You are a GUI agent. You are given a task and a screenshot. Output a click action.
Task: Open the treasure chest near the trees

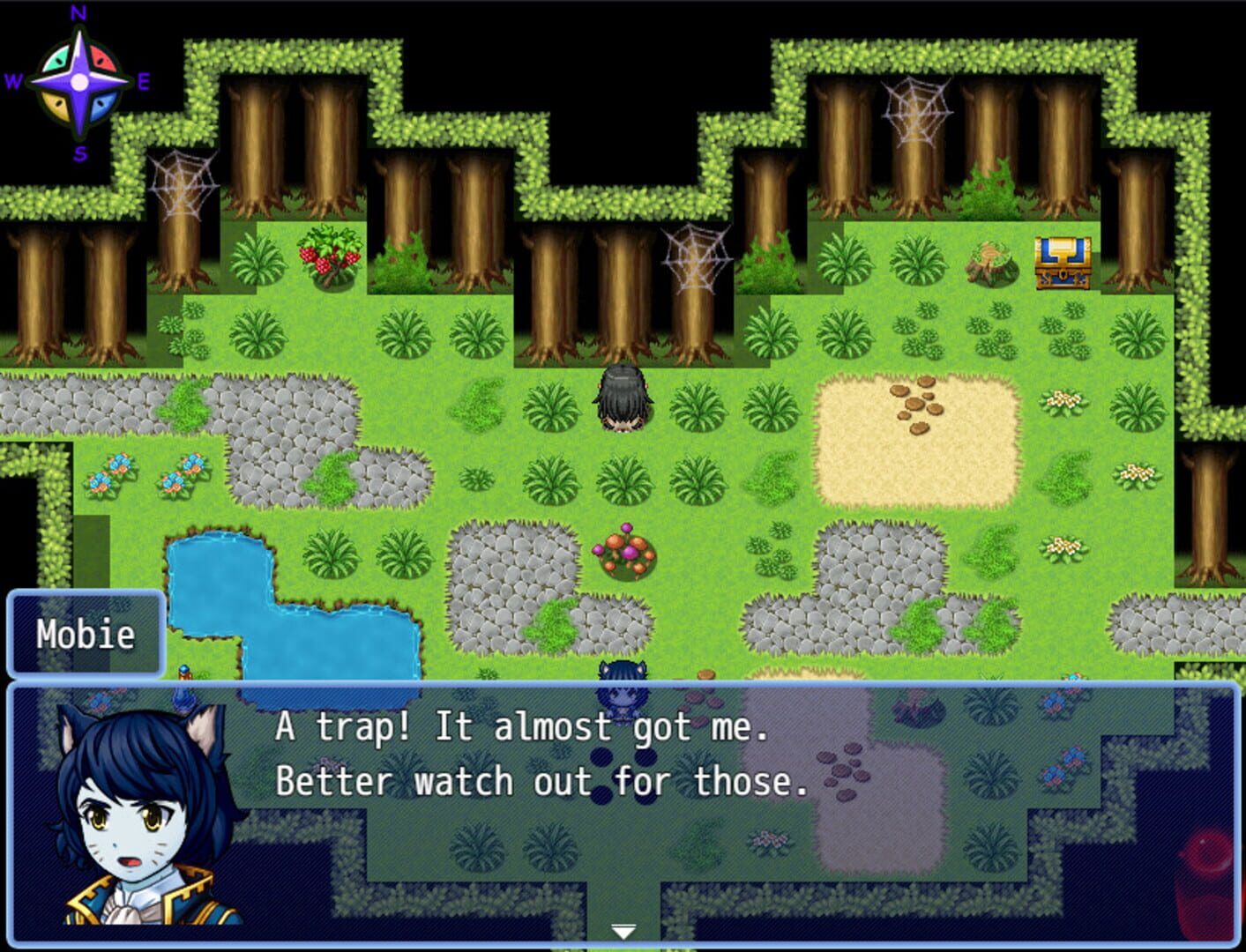[x=1063, y=264]
